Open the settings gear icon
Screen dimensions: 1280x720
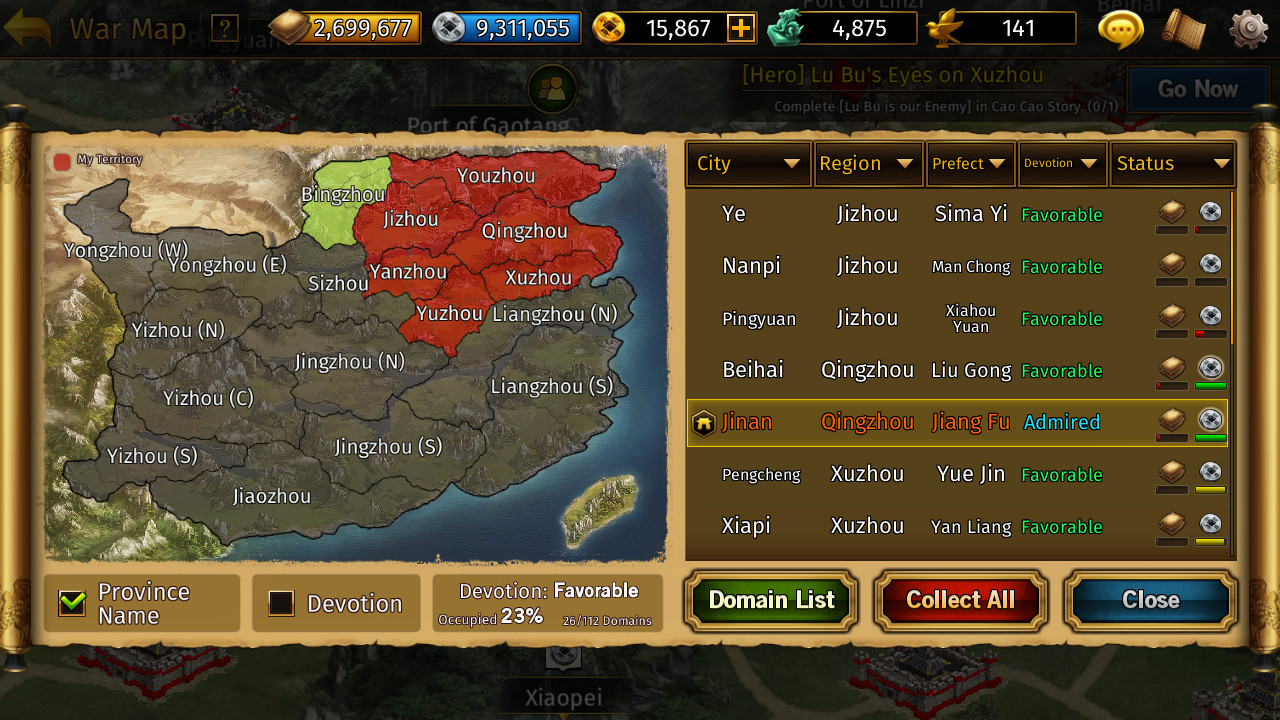click(1247, 30)
